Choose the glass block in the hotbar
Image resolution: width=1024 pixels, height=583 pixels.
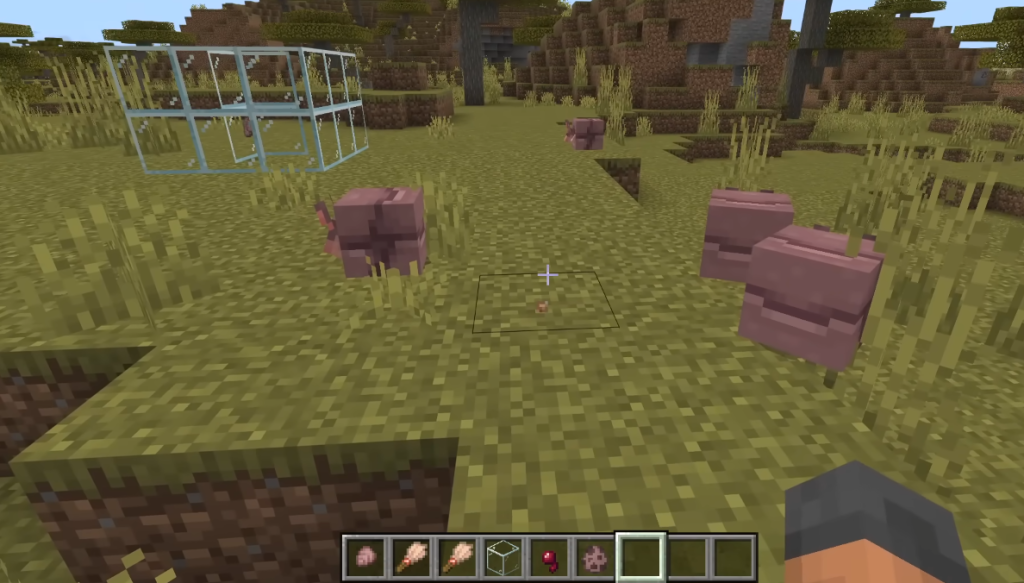click(x=501, y=556)
